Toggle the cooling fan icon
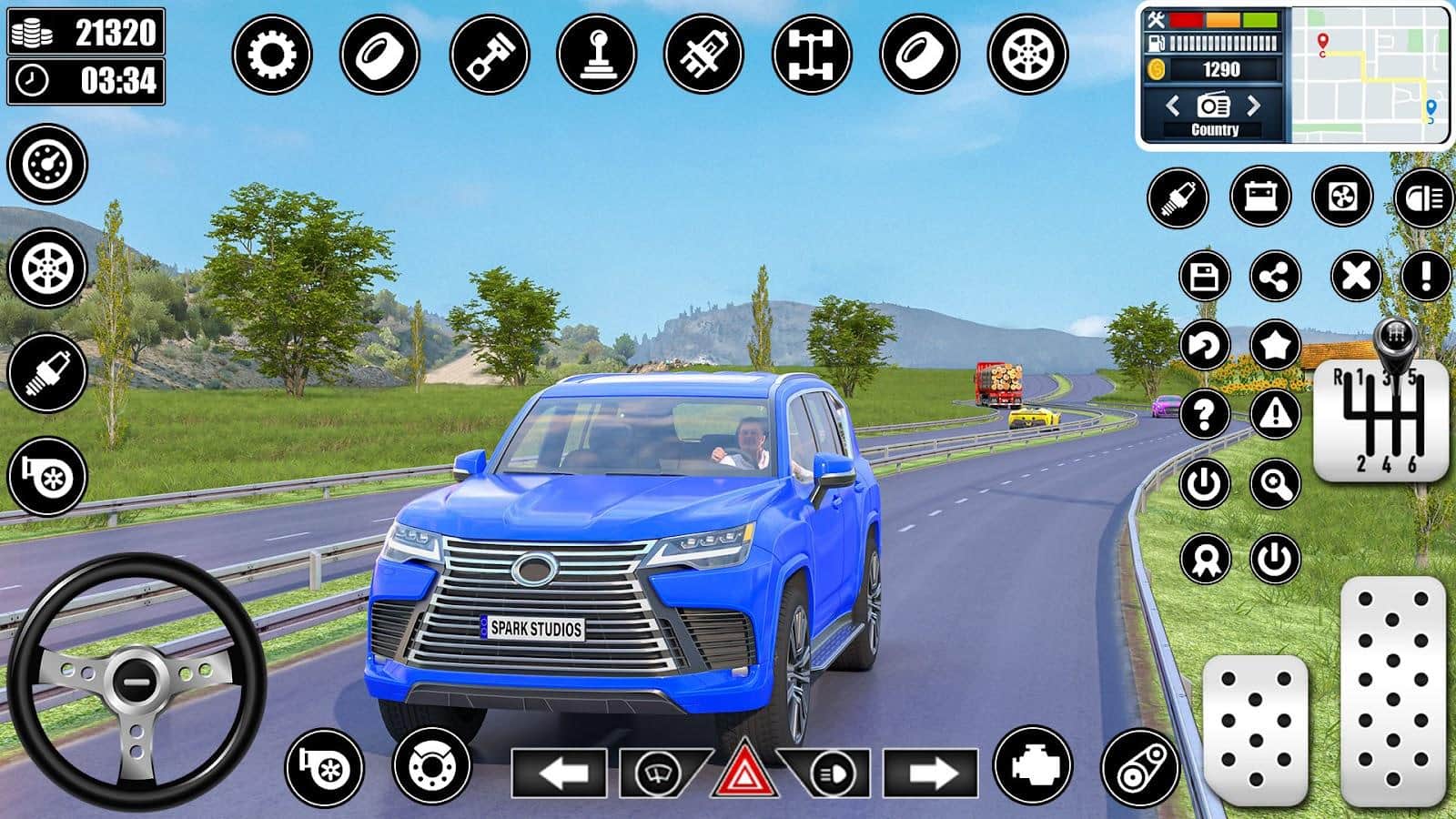 coord(1342,197)
